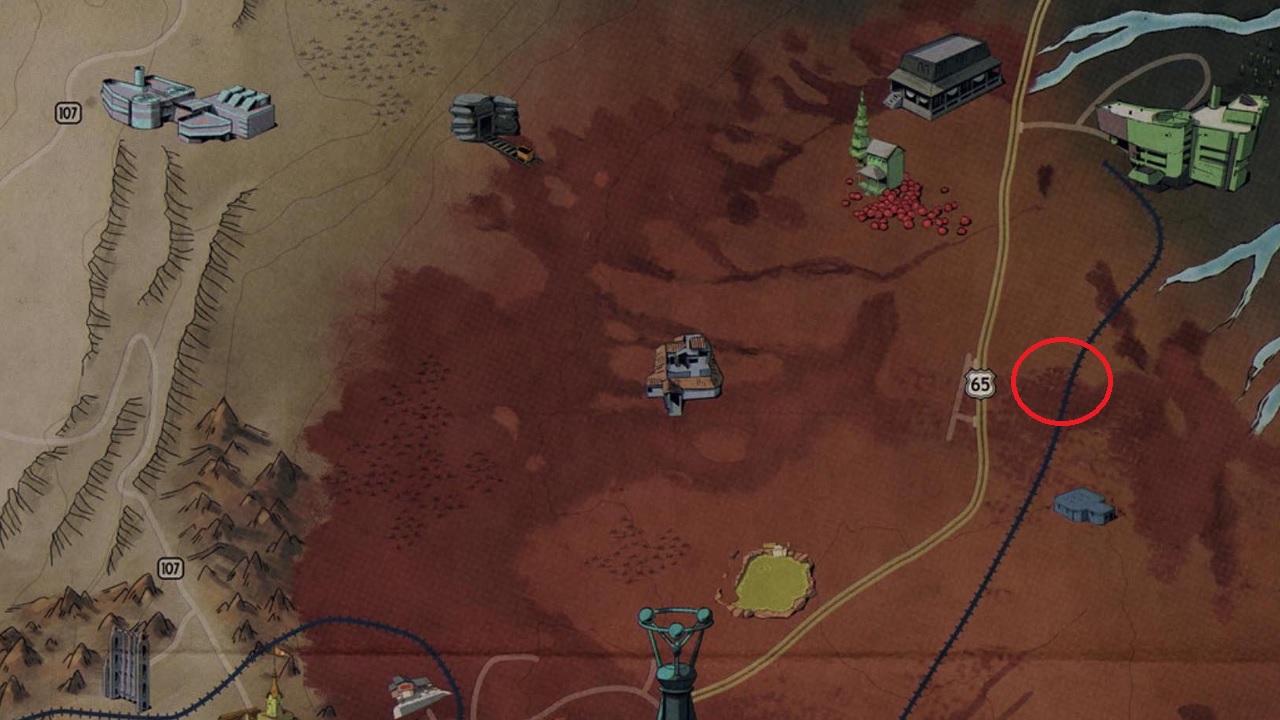1280x720 pixels.
Task: Select the blue factory complex map marker
Action: [188, 106]
